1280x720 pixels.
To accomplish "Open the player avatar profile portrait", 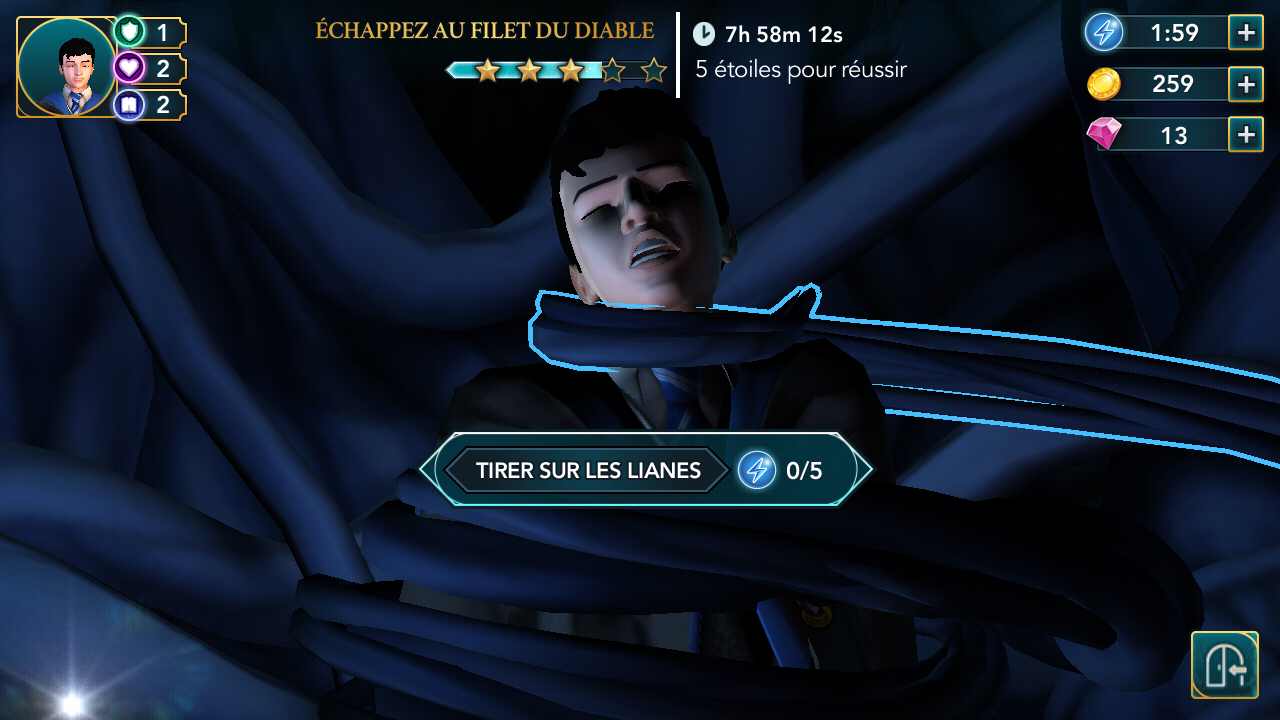I will click(x=66, y=67).
